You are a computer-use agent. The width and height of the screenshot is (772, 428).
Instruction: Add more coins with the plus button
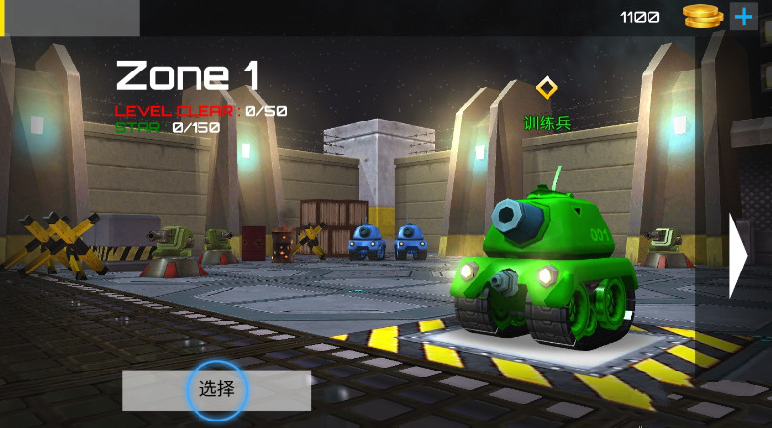tap(743, 16)
